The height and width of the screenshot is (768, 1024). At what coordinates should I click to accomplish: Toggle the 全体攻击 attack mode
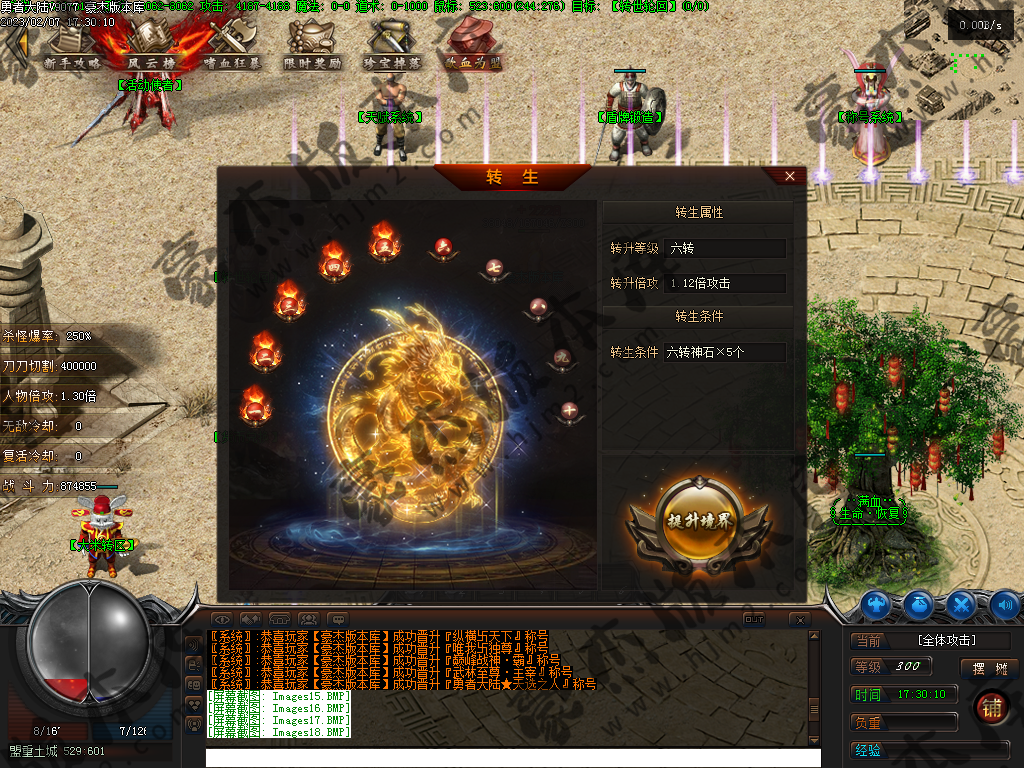(946, 640)
